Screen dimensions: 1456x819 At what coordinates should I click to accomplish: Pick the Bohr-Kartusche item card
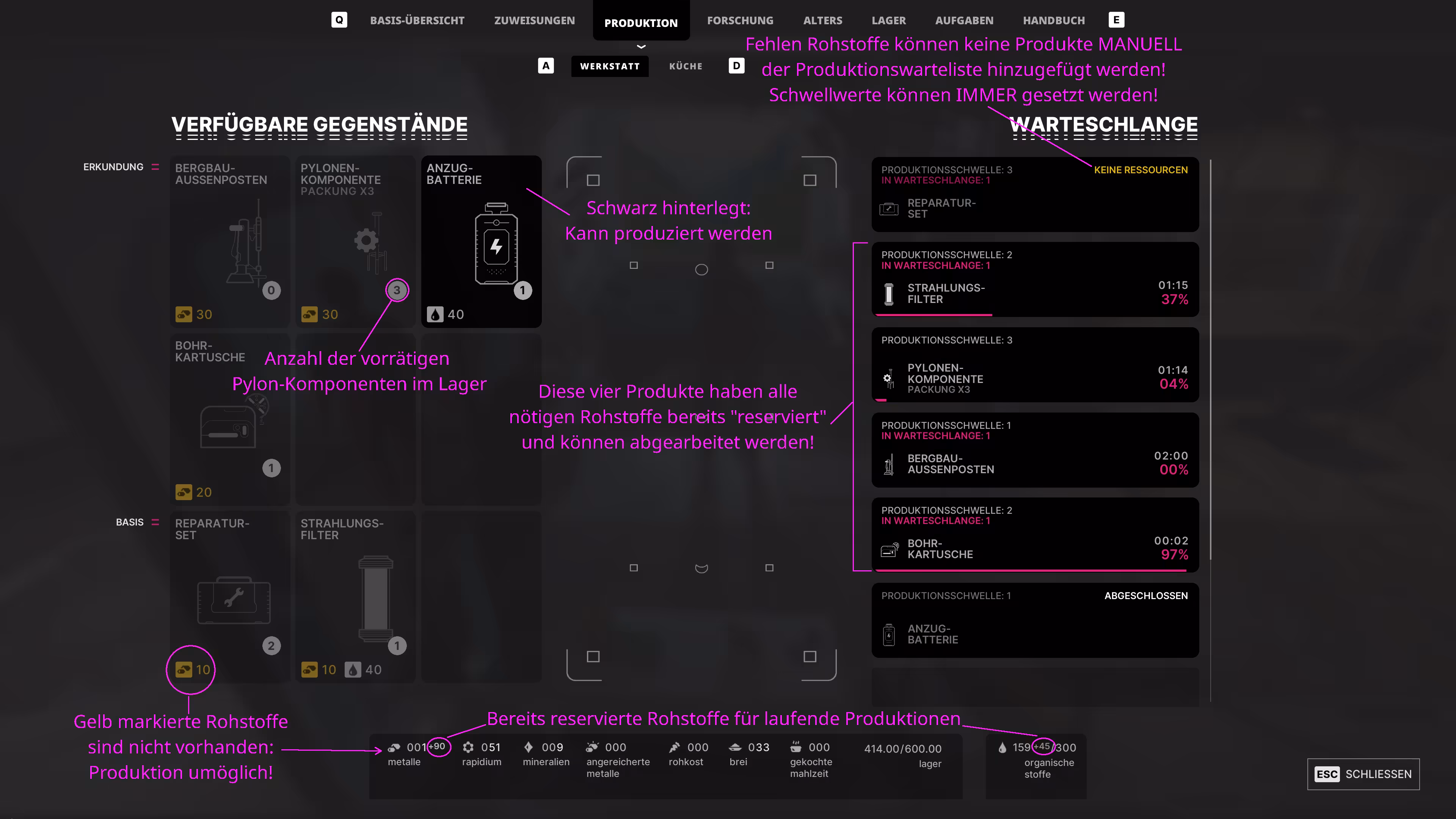click(229, 419)
